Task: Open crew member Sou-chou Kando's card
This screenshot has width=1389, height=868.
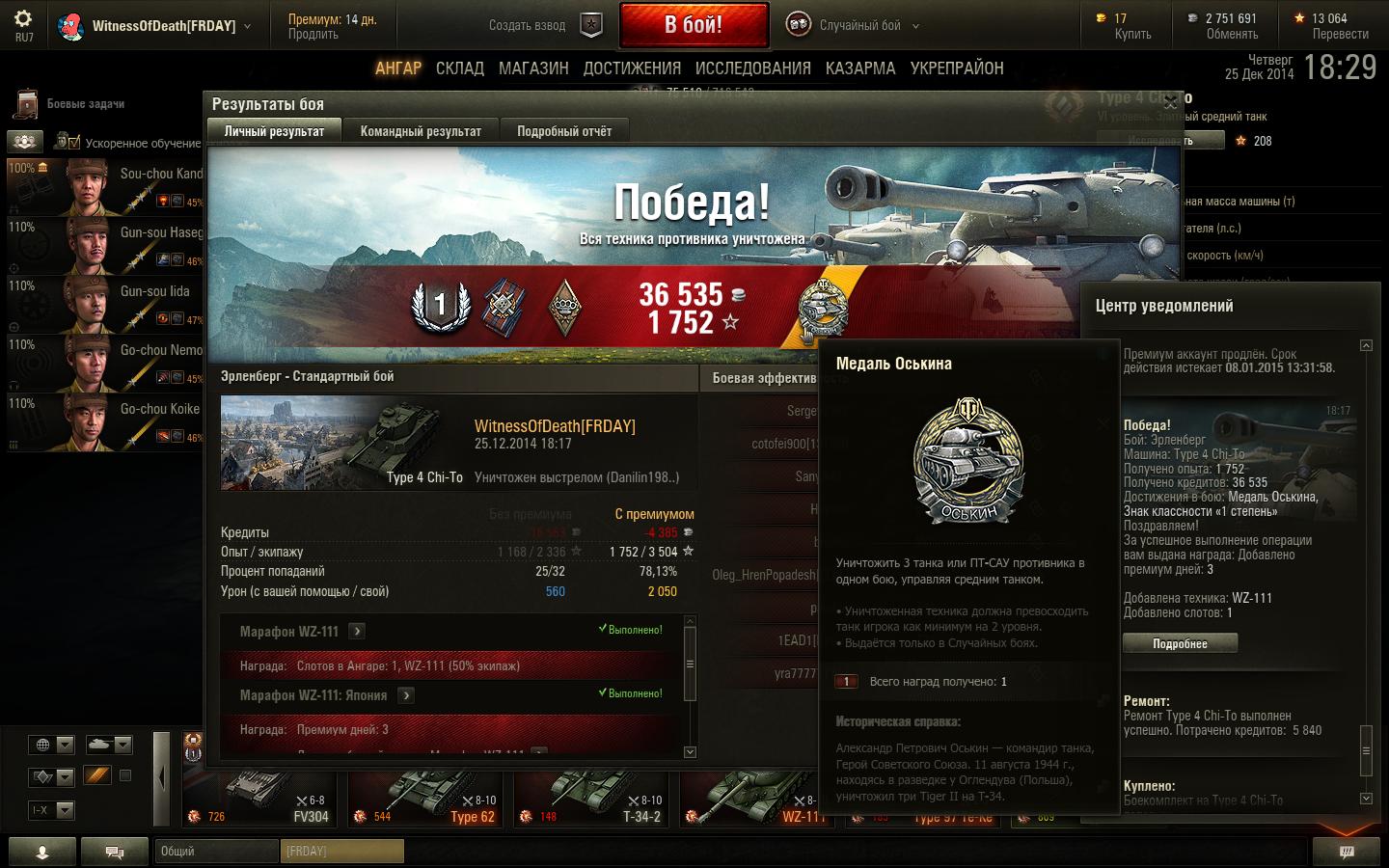Action: point(106,187)
